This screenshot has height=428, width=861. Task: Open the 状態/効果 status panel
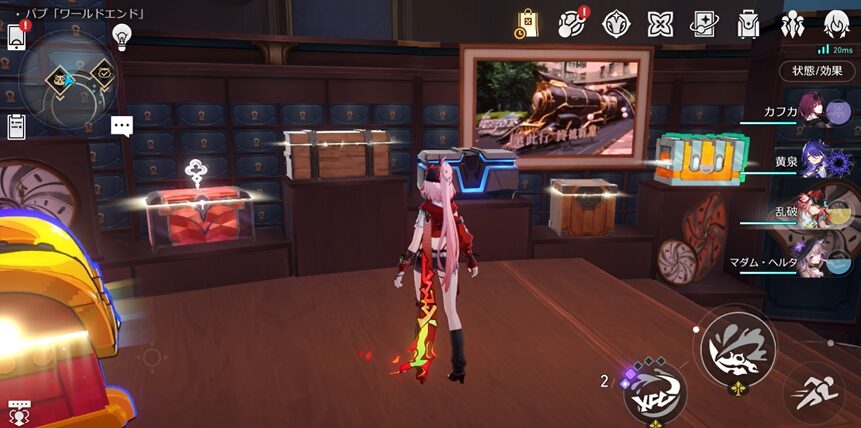tap(817, 71)
